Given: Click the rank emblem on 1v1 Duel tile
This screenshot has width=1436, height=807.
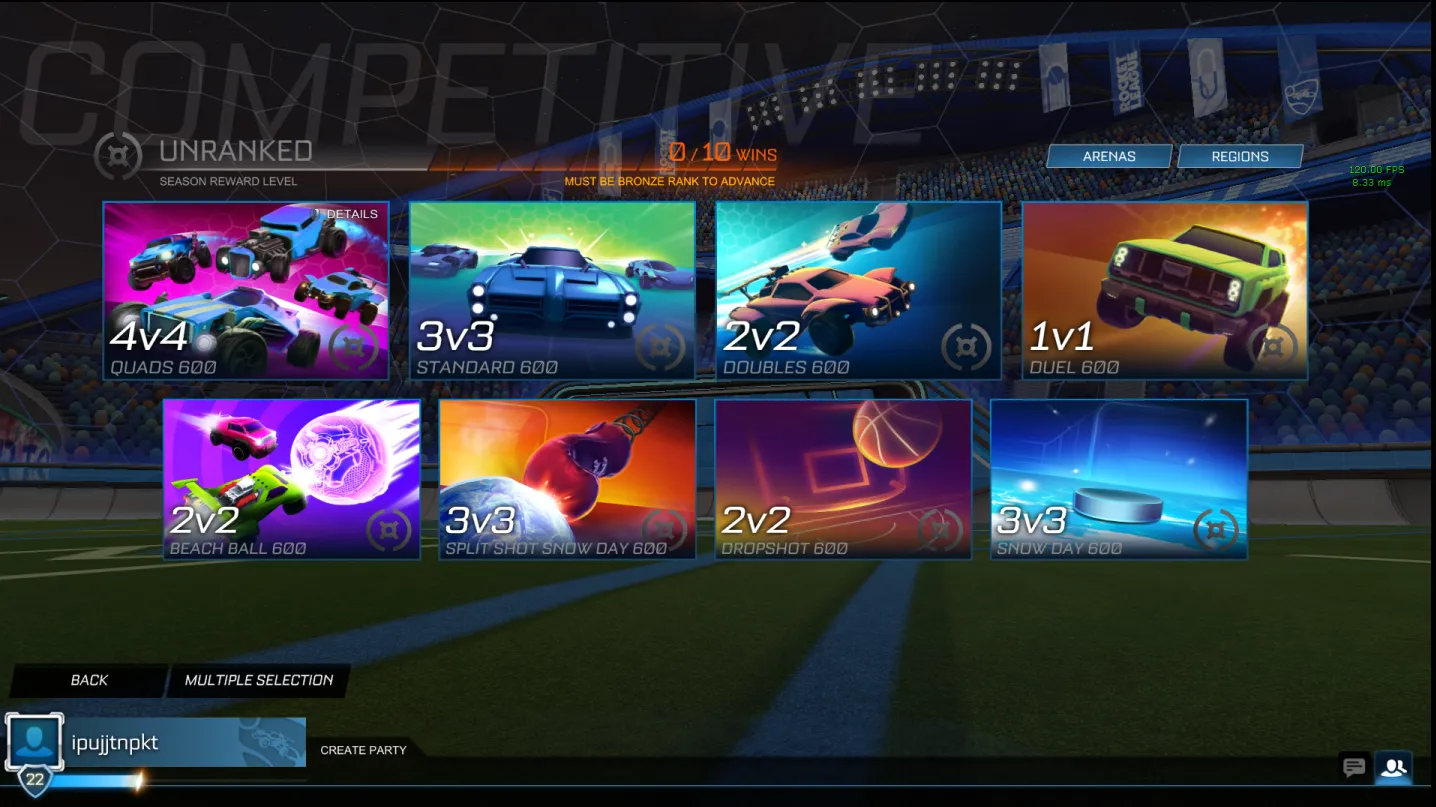Looking at the screenshot, I should 1273,347.
